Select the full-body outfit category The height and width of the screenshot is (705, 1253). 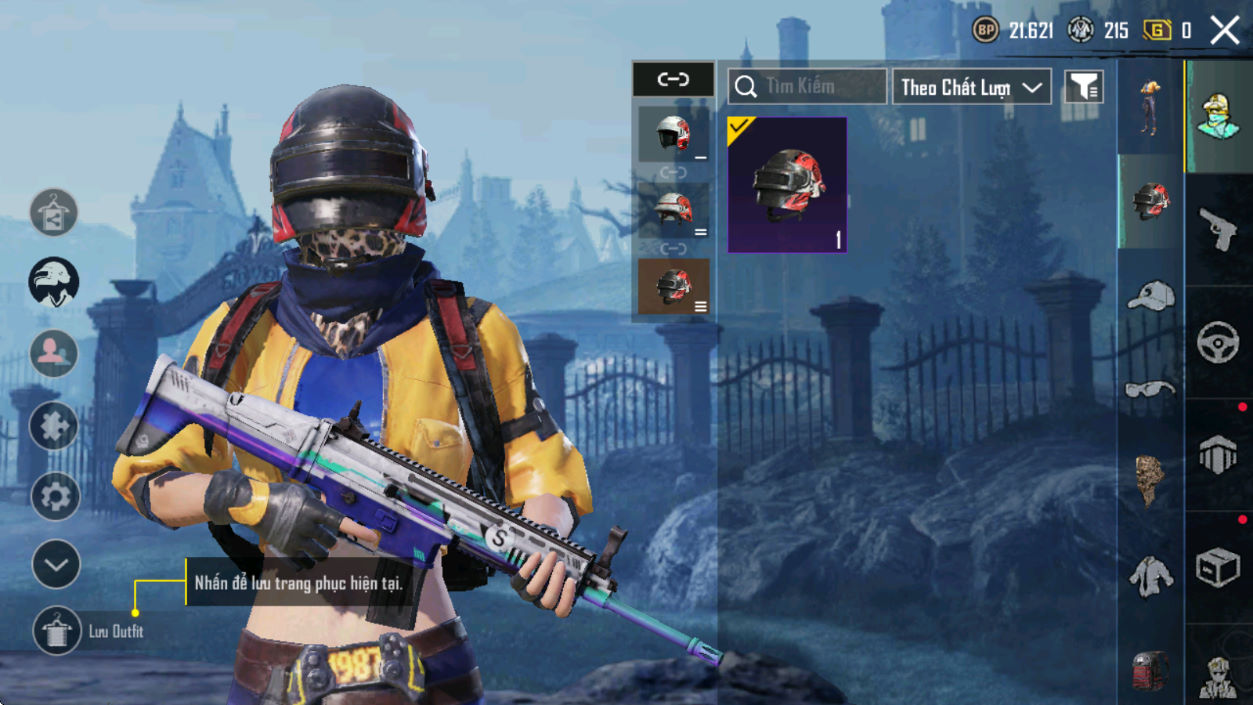(x=1150, y=106)
